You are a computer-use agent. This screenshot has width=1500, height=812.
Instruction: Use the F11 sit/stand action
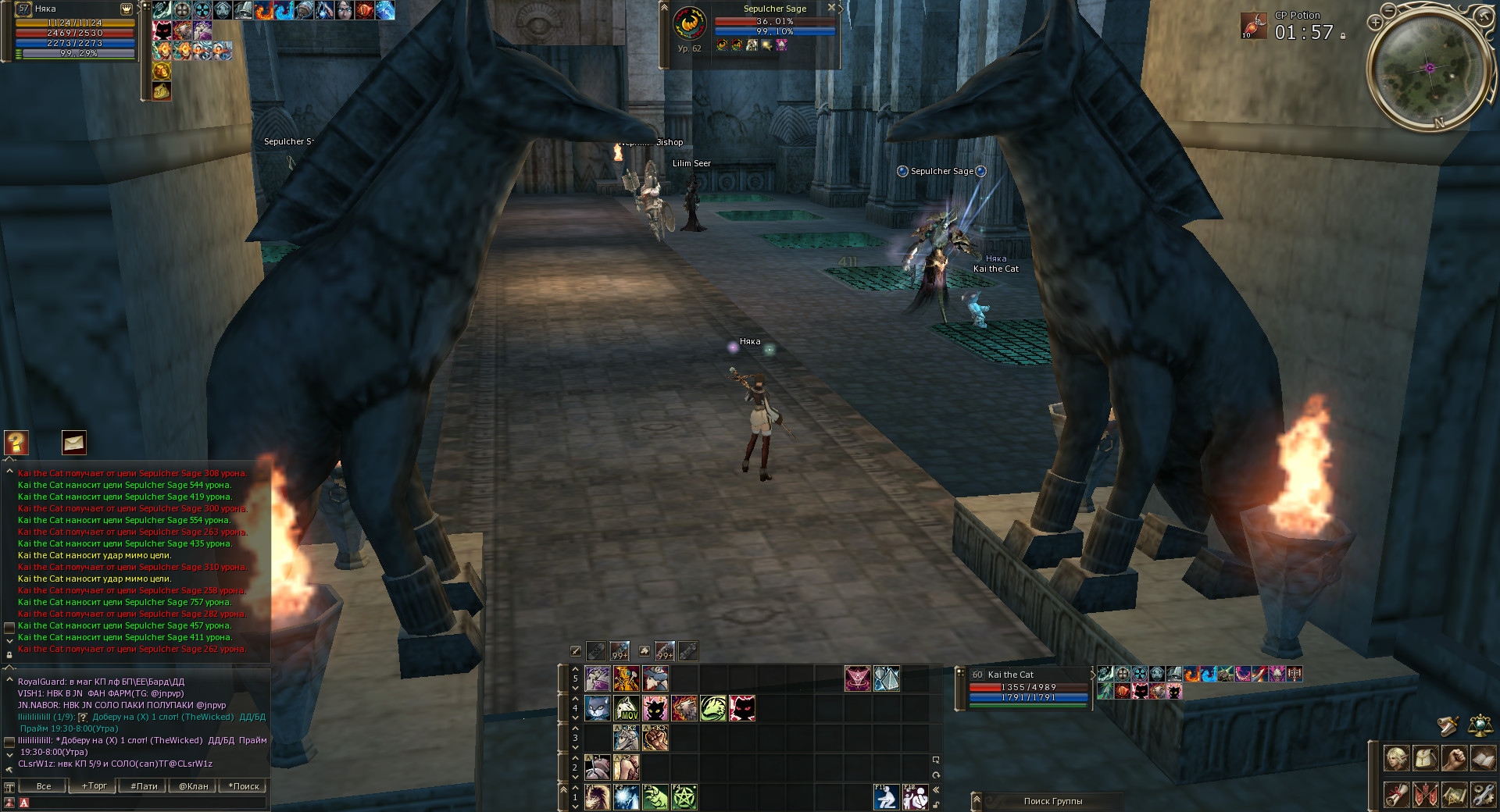[885, 797]
